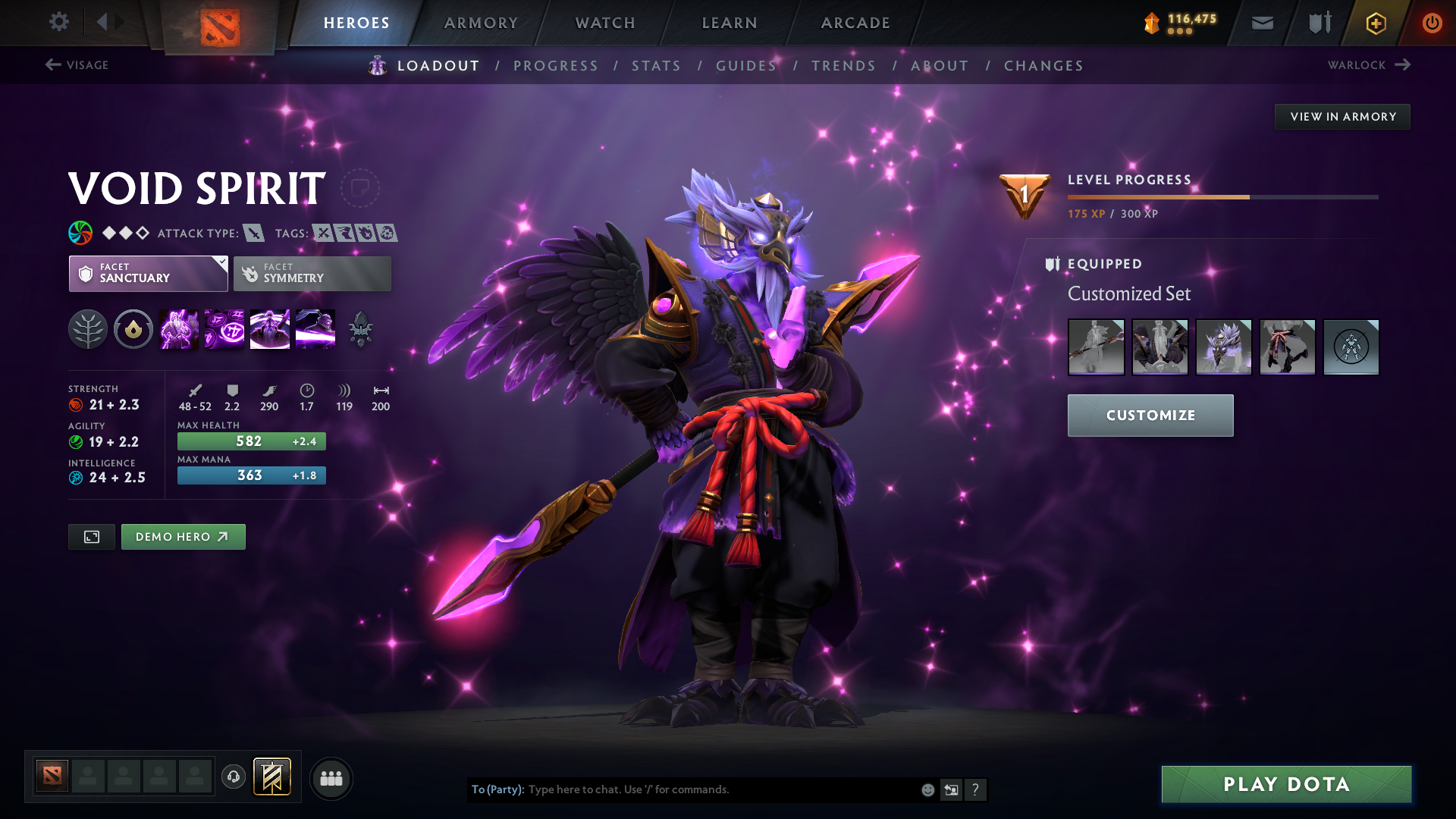Screen dimensions: 1456x819
Task: Select the Astral Step ability icon
Action: coord(315,328)
